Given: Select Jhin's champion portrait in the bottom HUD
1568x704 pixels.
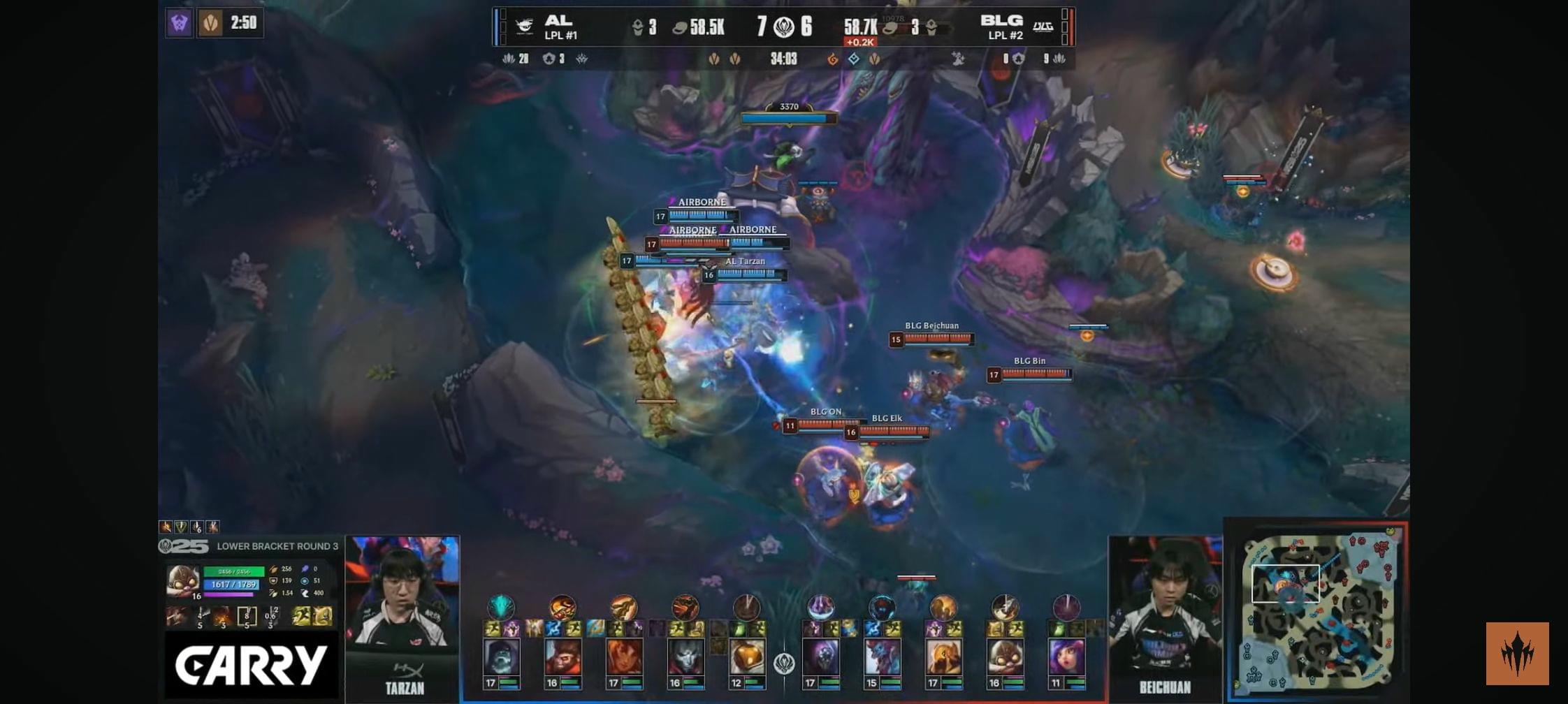Looking at the screenshot, I should 685,658.
